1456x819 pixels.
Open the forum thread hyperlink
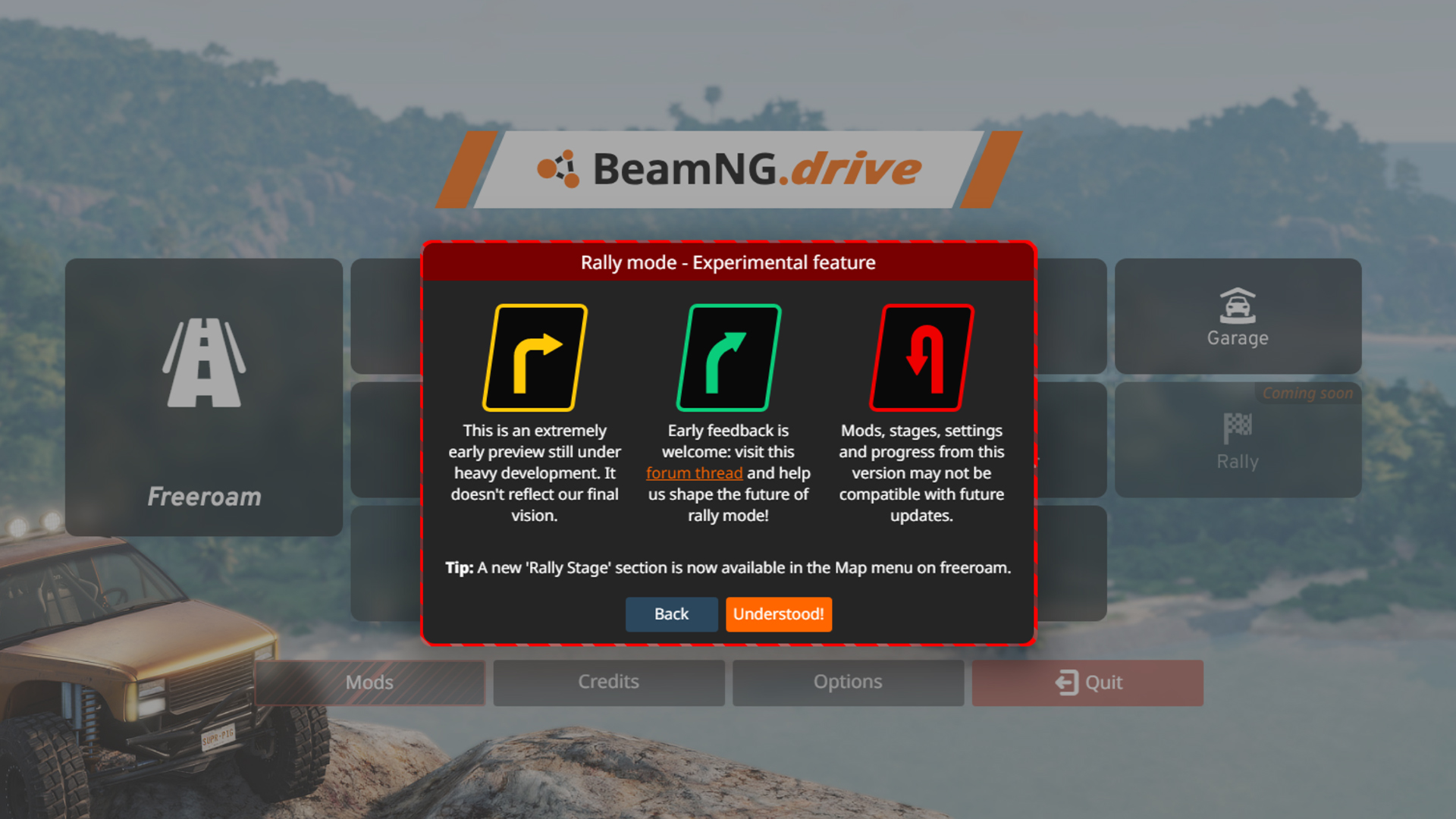(x=694, y=472)
